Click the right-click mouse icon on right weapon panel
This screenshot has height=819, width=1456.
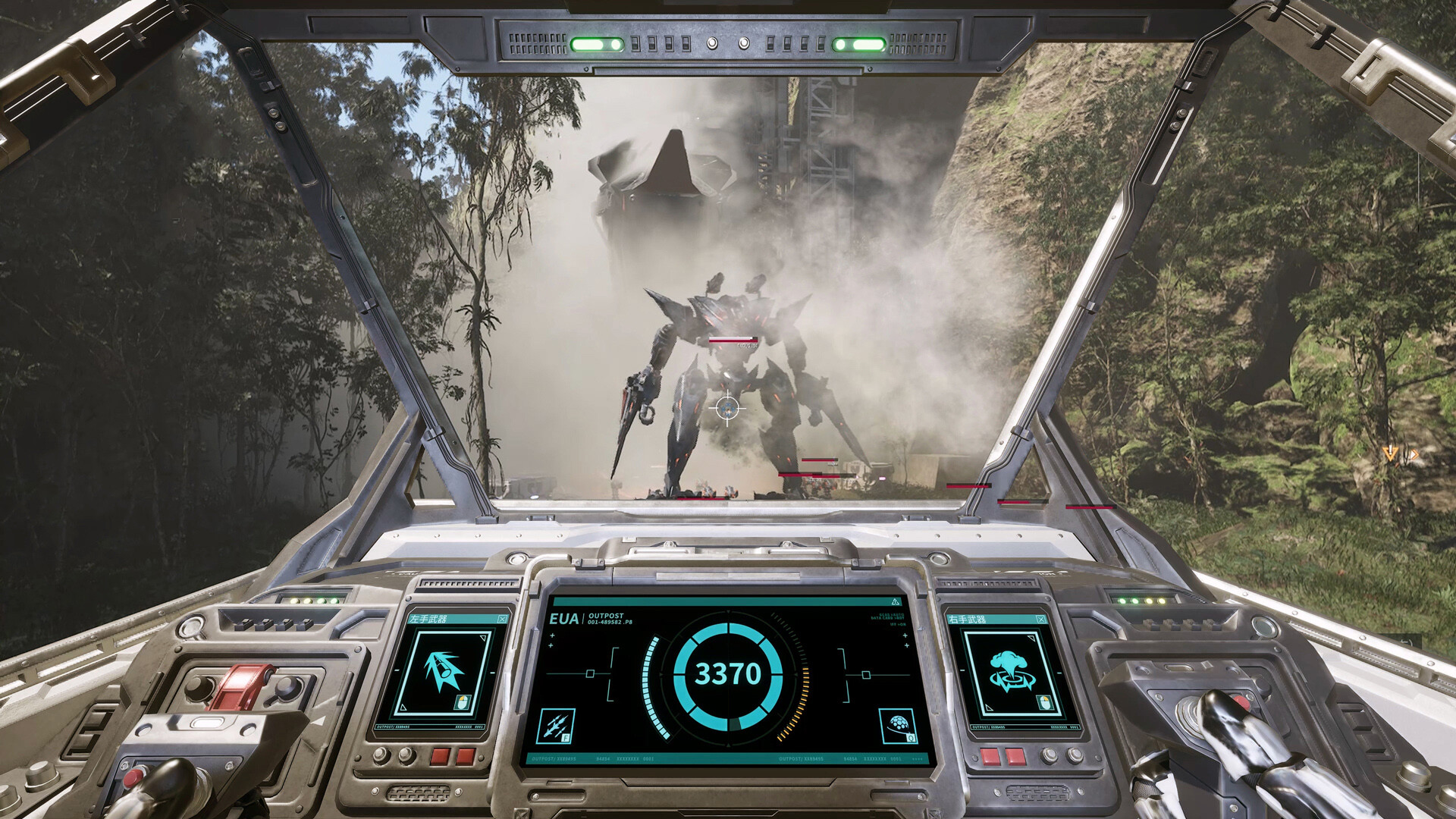click(1045, 701)
